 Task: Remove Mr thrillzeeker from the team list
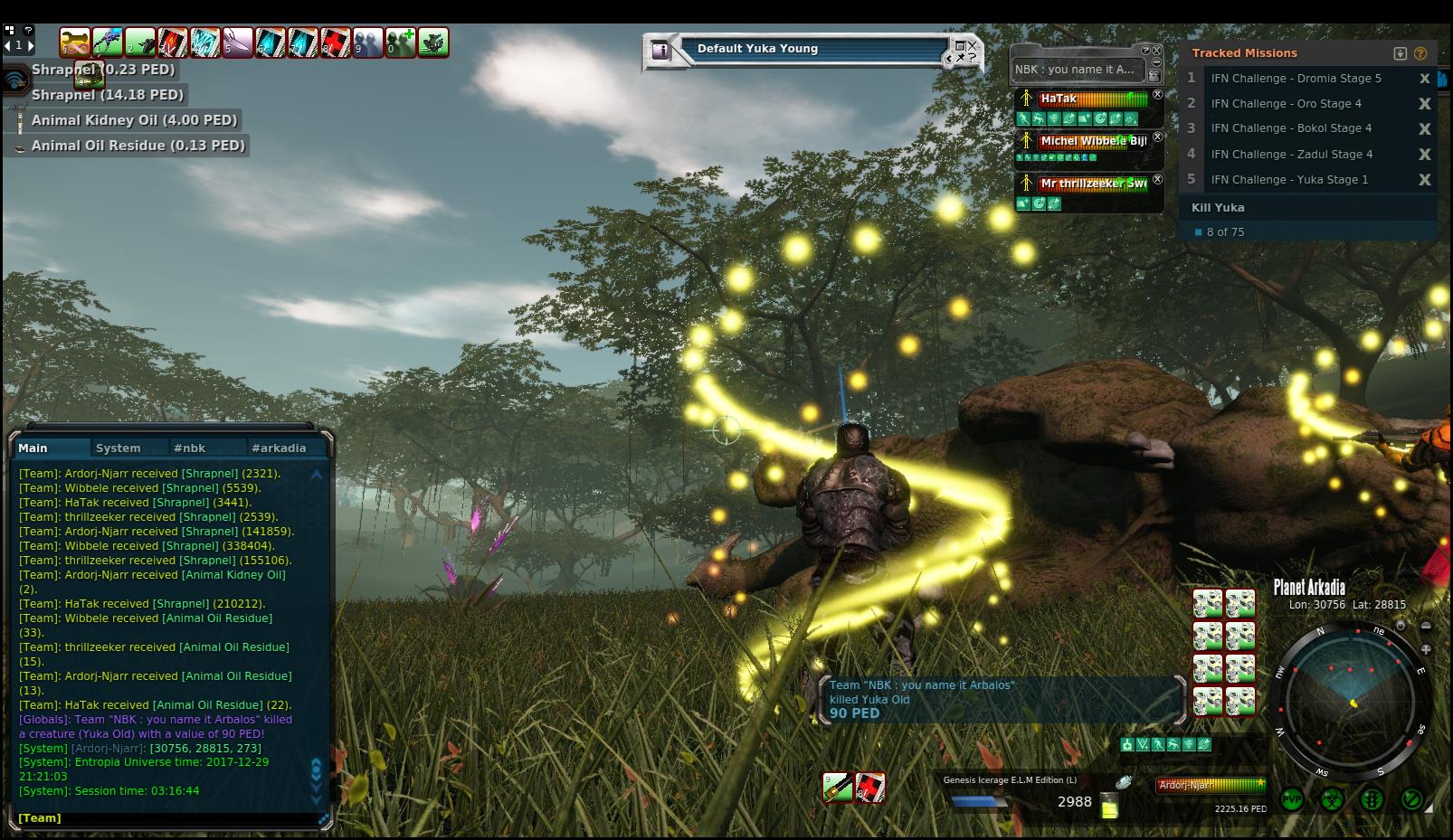(1157, 179)
